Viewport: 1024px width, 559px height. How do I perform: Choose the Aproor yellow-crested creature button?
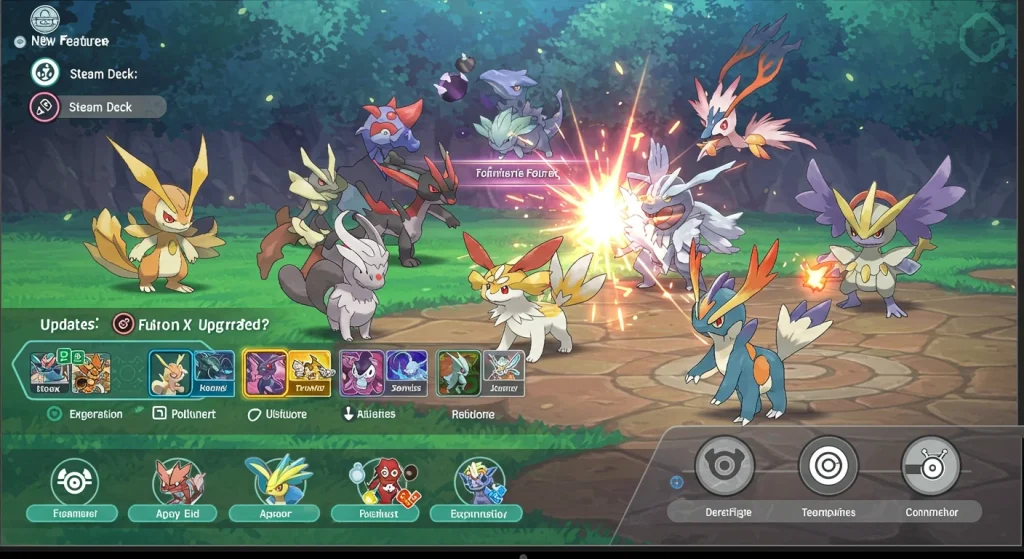click(274, 482)
